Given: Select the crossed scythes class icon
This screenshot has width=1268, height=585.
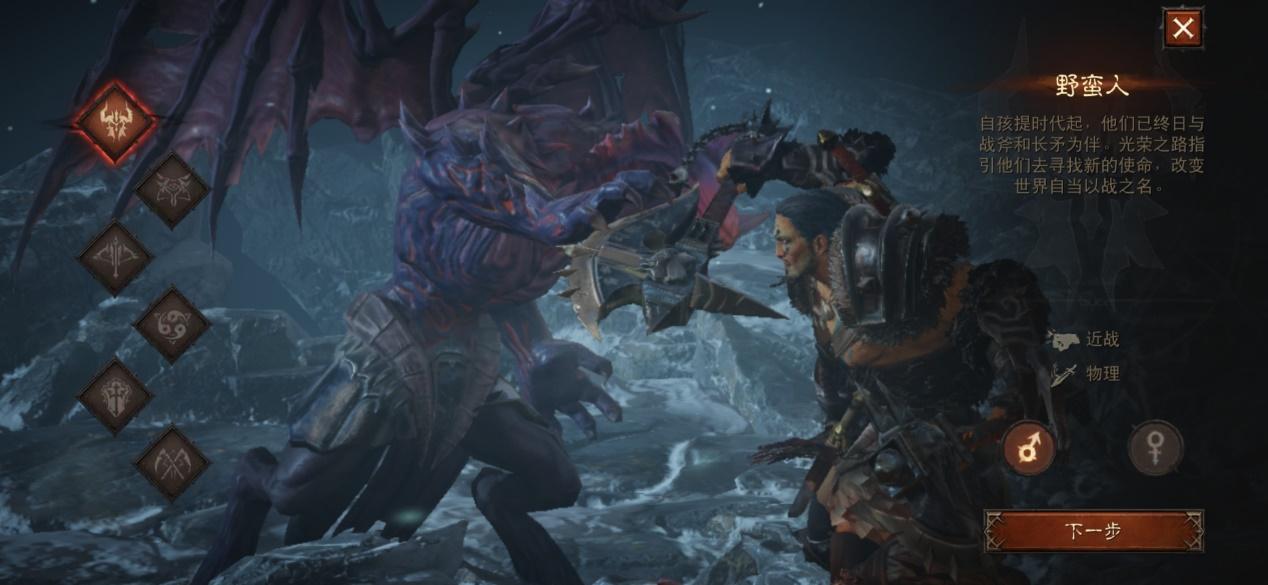Looking at the screenshot, I should [172, 462].
